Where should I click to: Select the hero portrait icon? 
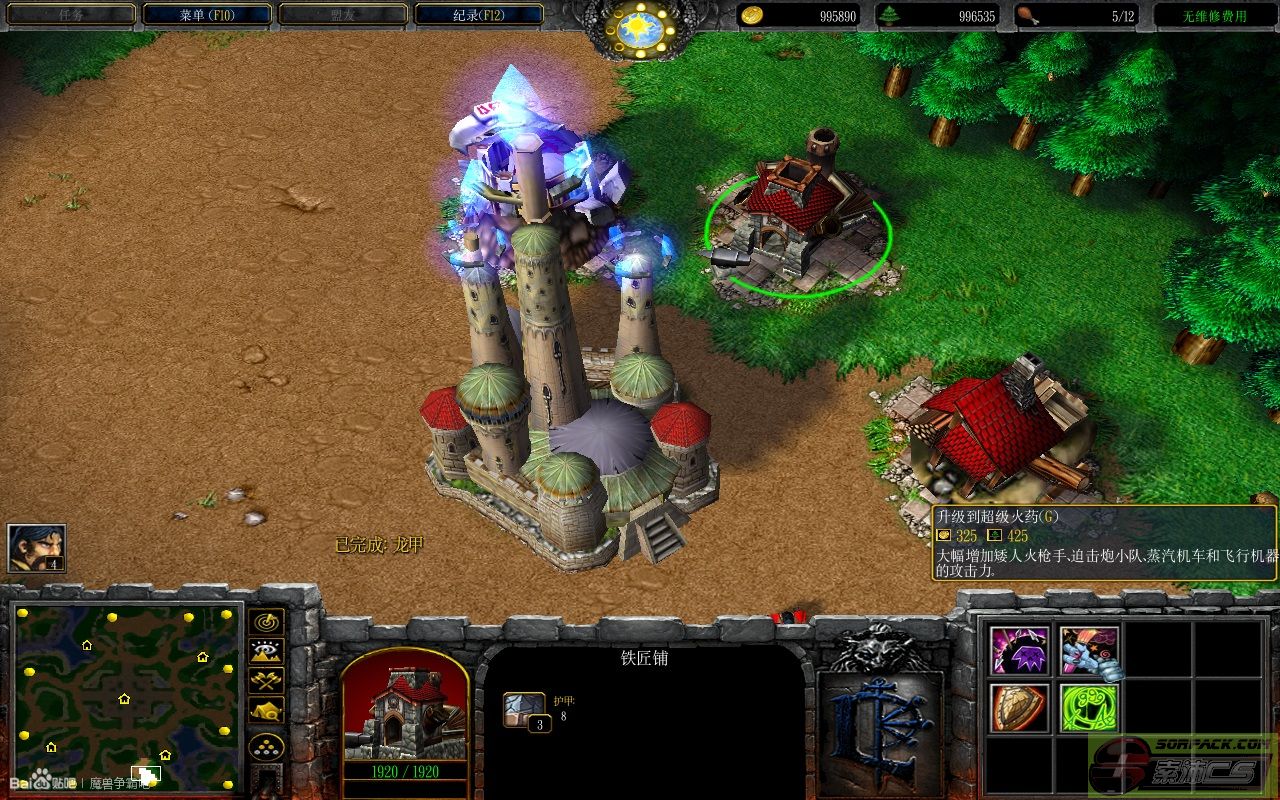(37, 548)
